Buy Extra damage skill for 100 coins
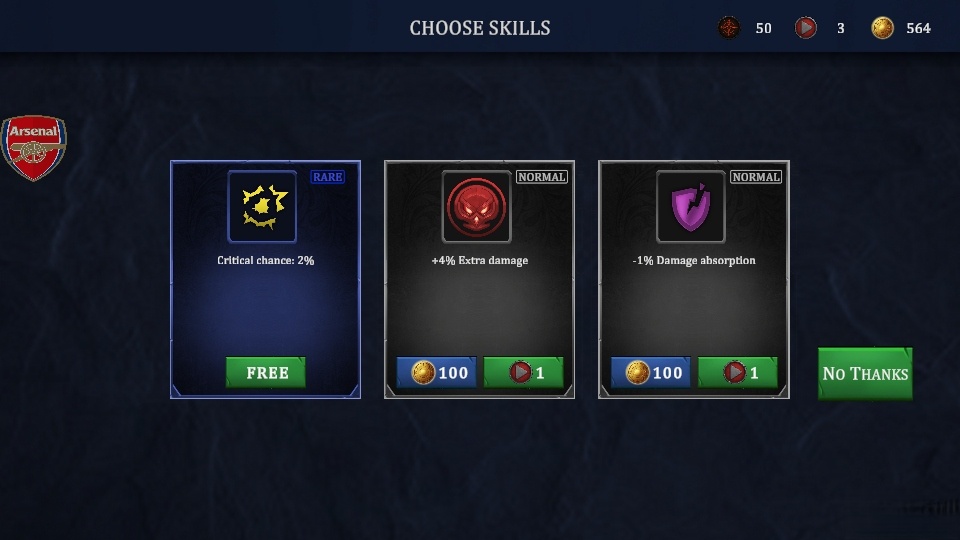960x540 pixels. (439, 372)
